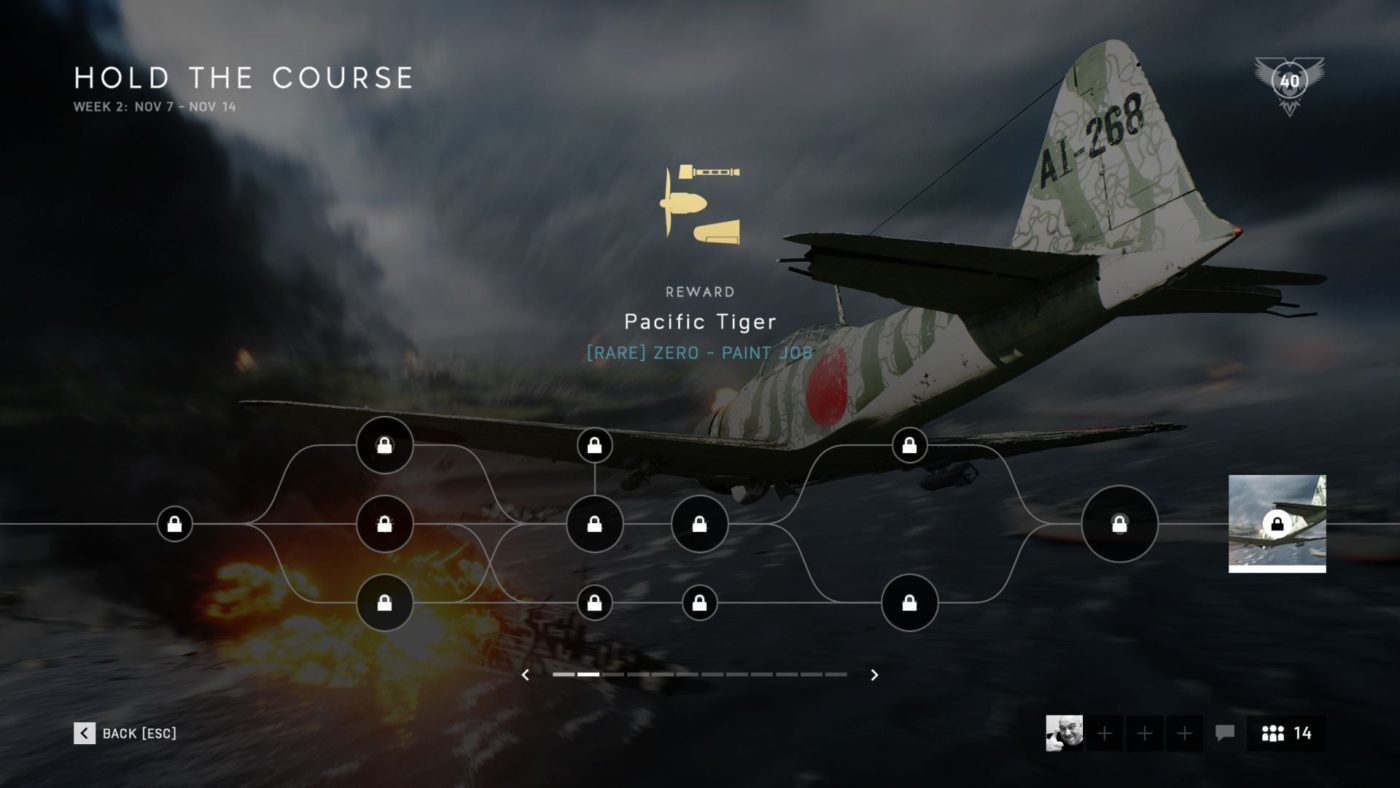Select the first pagination segment
The height and width of the screenshot is (788, 1400).
coord(564,675)
